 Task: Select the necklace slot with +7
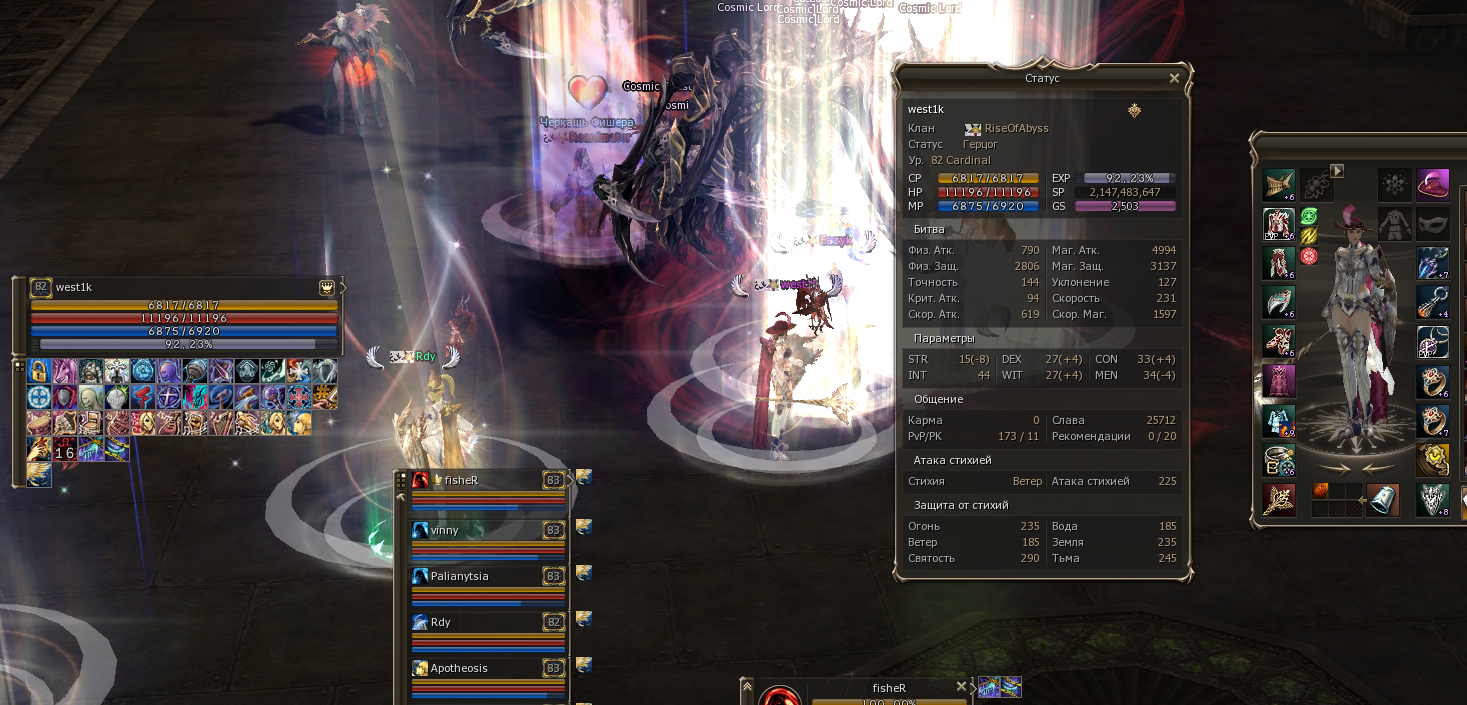(1432, 263)
